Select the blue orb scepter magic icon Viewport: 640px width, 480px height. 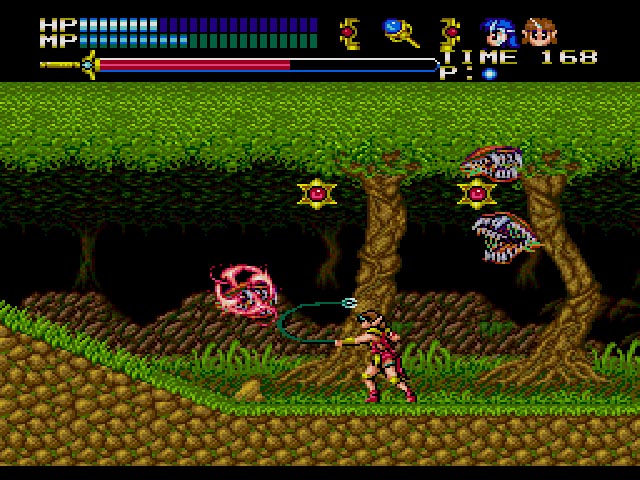coord(399,33)
